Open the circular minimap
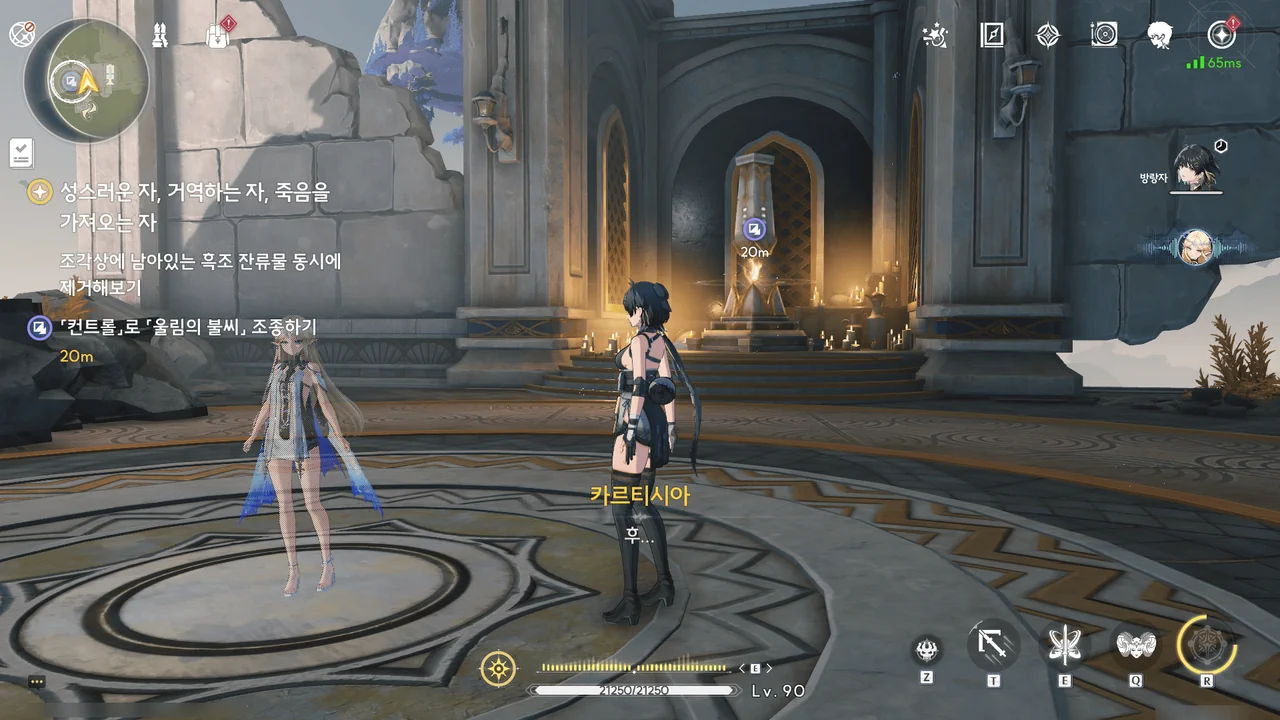The height and width of the screenshot is (720, 1280). coord(86,79)
